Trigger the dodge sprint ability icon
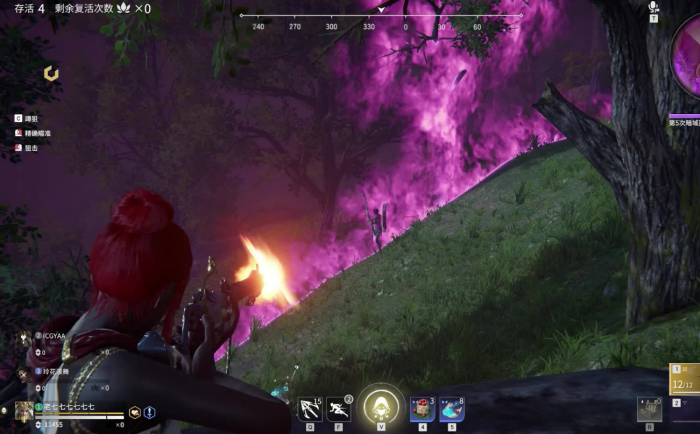 (338, 409)
